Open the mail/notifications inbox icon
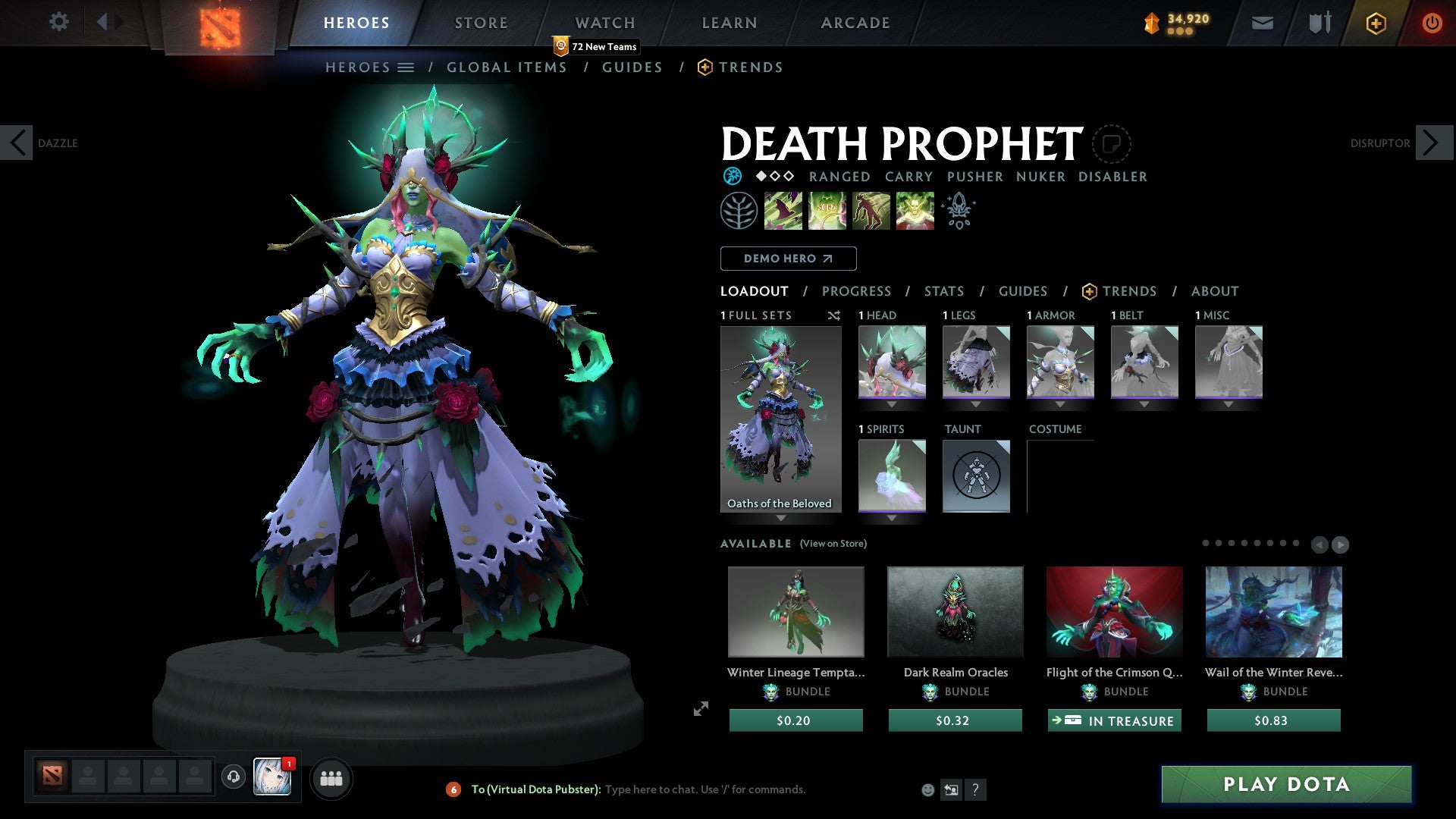The image size is (1456, 819). click(1262, 23)
